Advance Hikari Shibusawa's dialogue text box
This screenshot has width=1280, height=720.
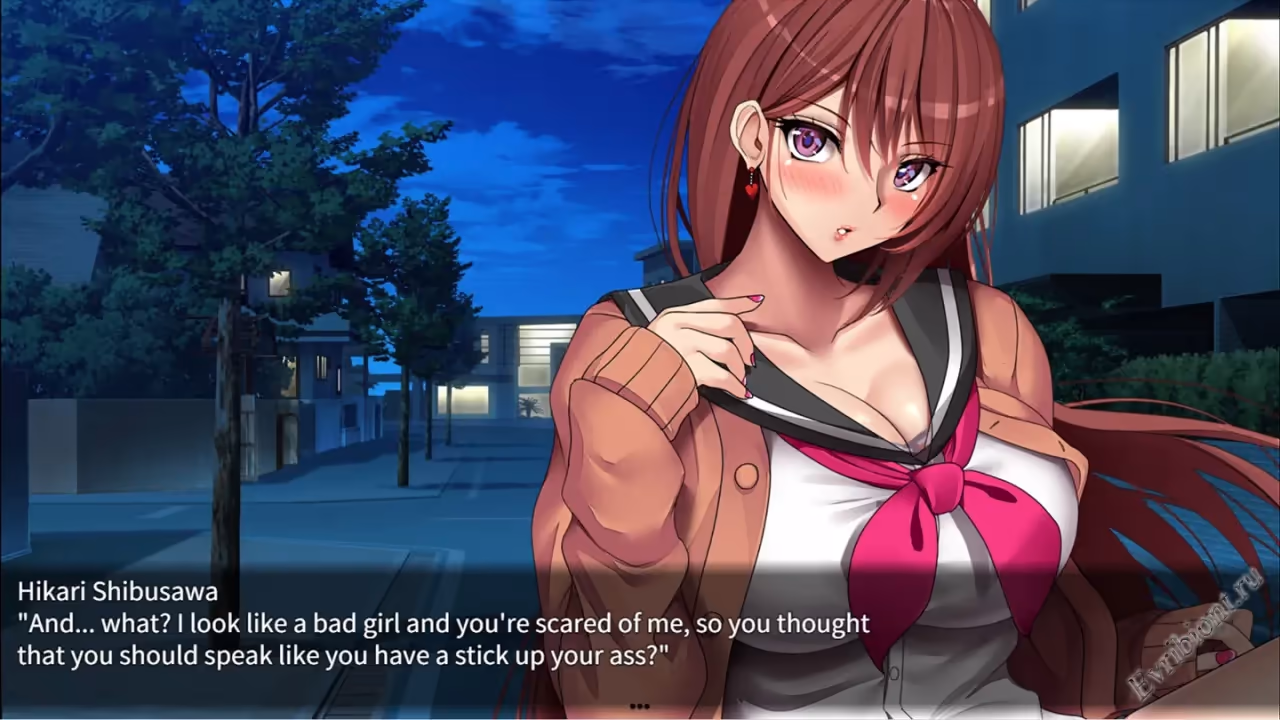pyautogui.click(x=444, y=640)
